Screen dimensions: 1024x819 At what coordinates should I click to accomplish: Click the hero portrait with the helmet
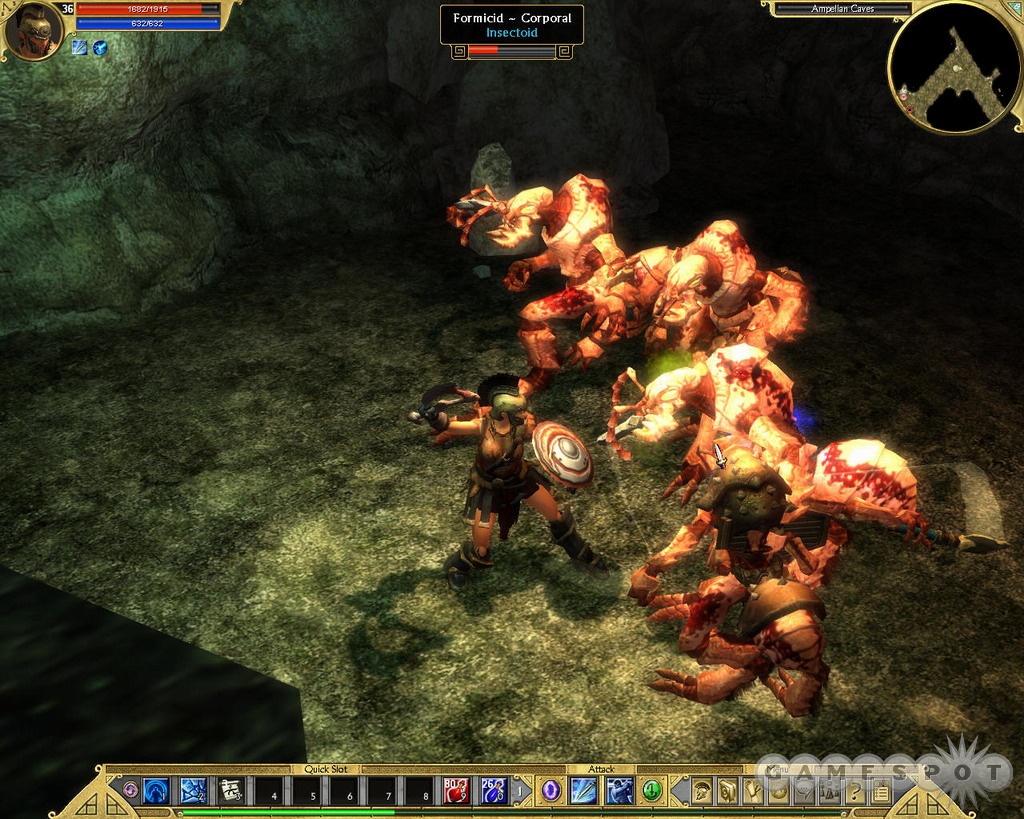point(33,31)
